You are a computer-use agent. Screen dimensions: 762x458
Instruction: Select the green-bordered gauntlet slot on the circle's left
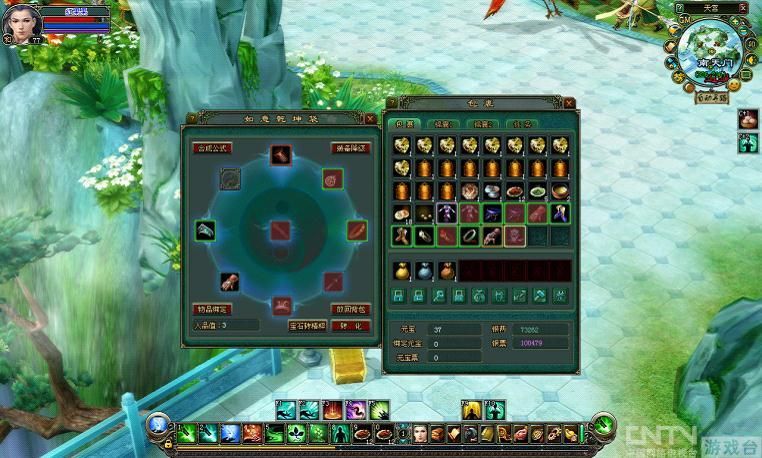pos(204,230)
